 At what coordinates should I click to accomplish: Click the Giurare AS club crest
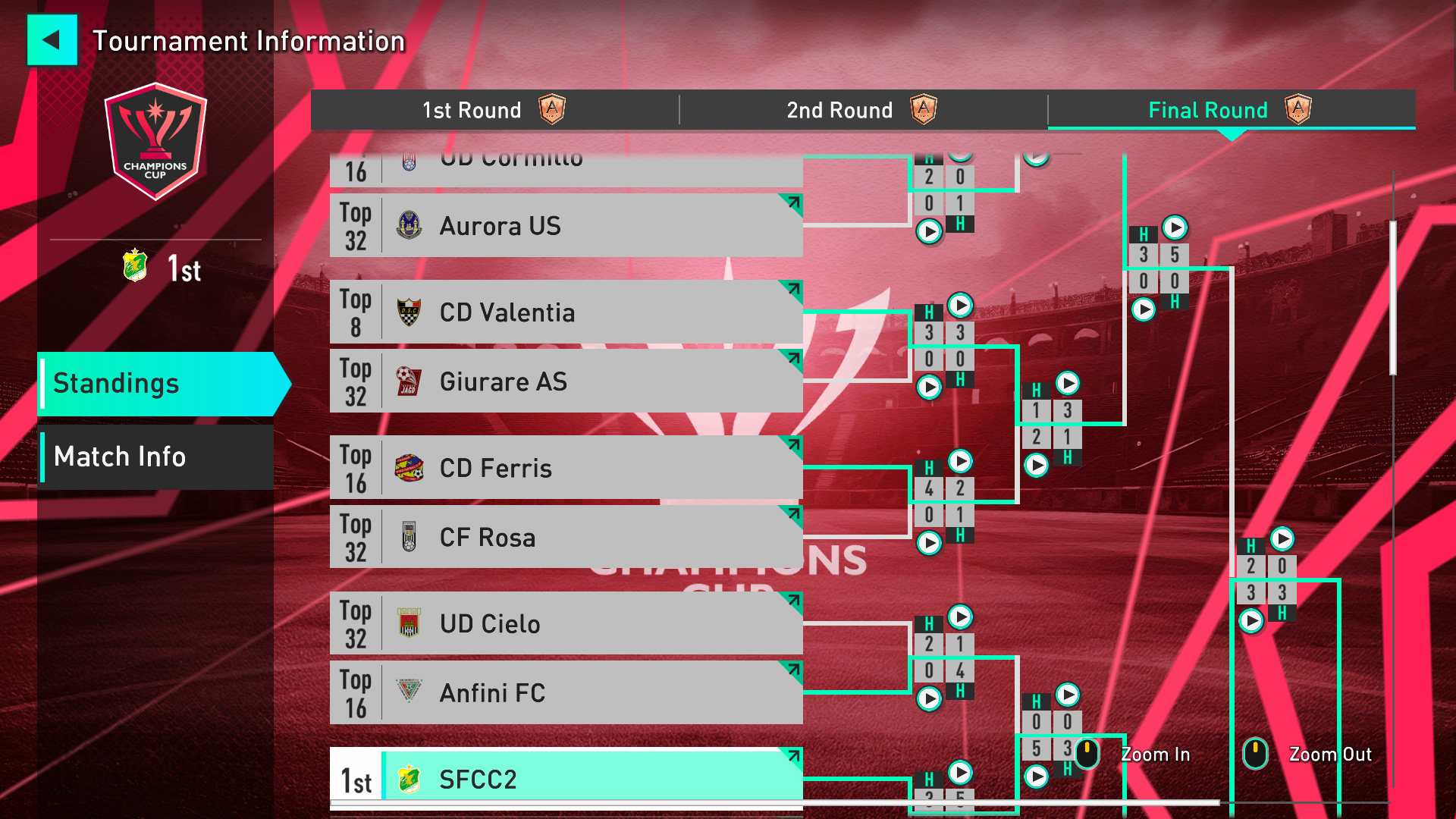409,381
